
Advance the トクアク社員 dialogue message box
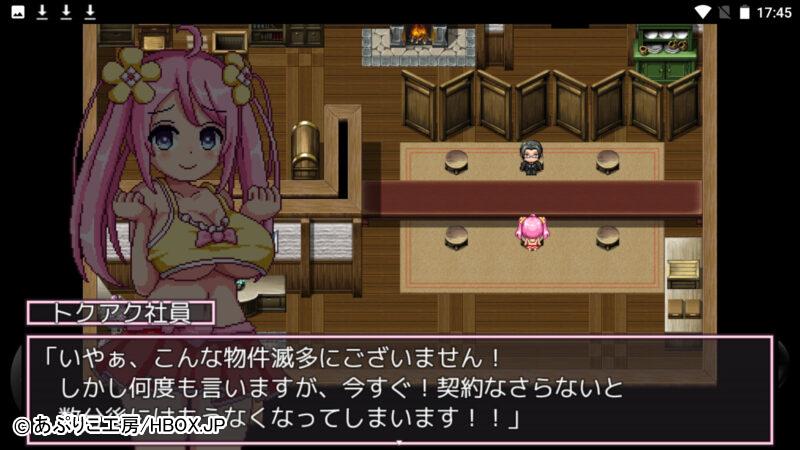click(400, 389)
